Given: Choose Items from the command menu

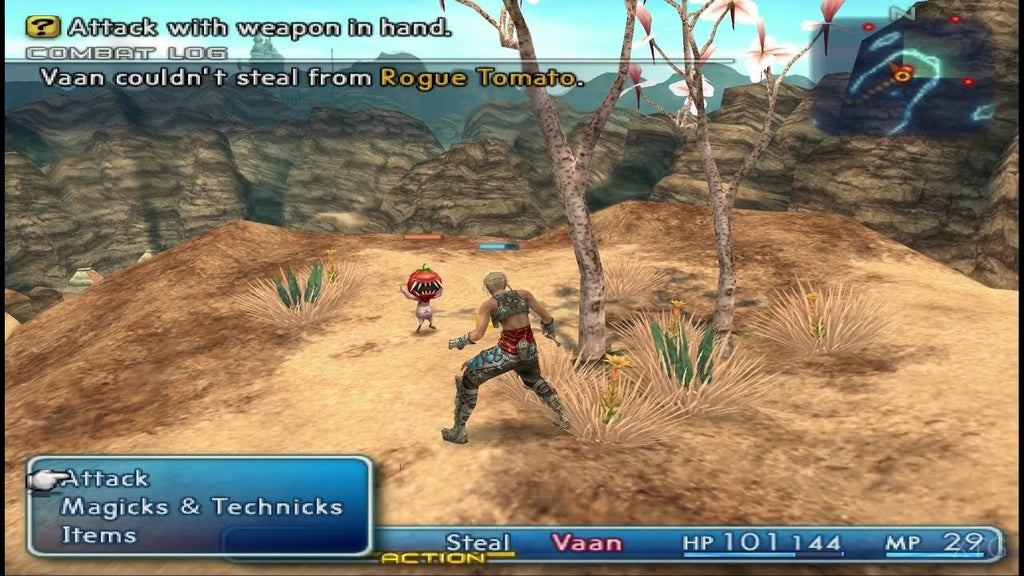Looking at the screenshot, I should [98, 535].
